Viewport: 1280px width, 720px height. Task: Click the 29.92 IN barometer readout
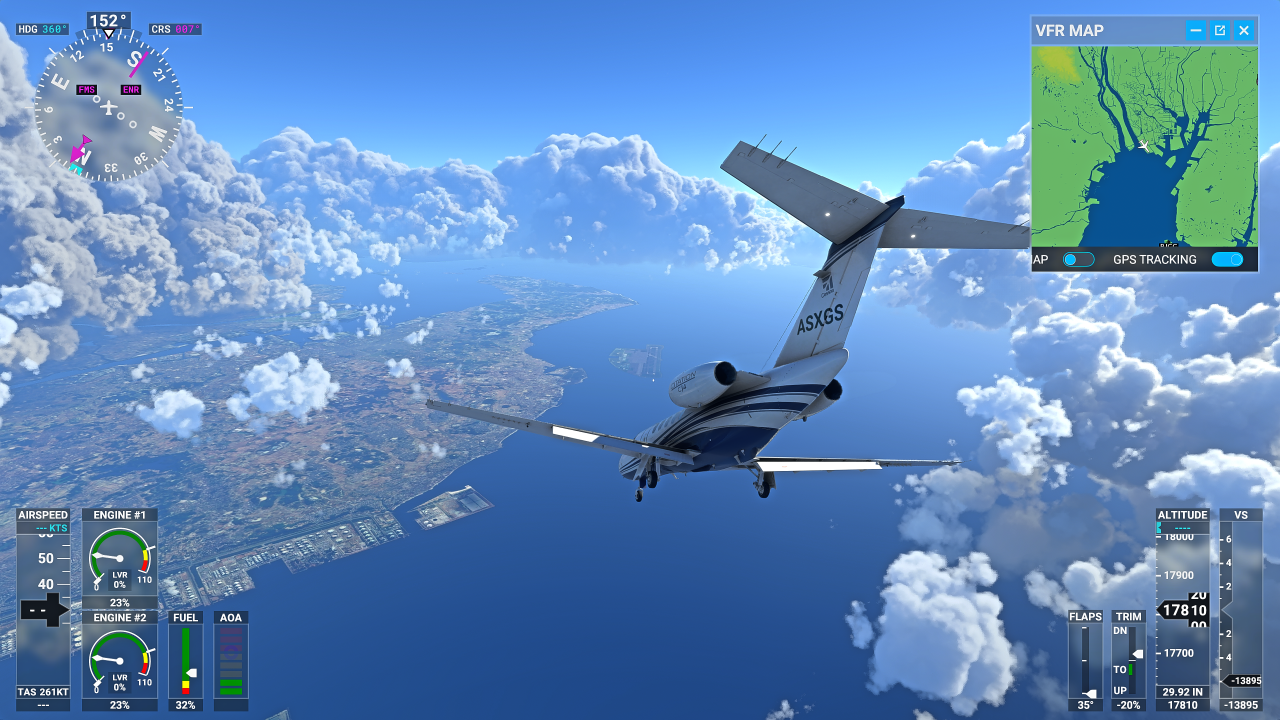pos(1182,690)
